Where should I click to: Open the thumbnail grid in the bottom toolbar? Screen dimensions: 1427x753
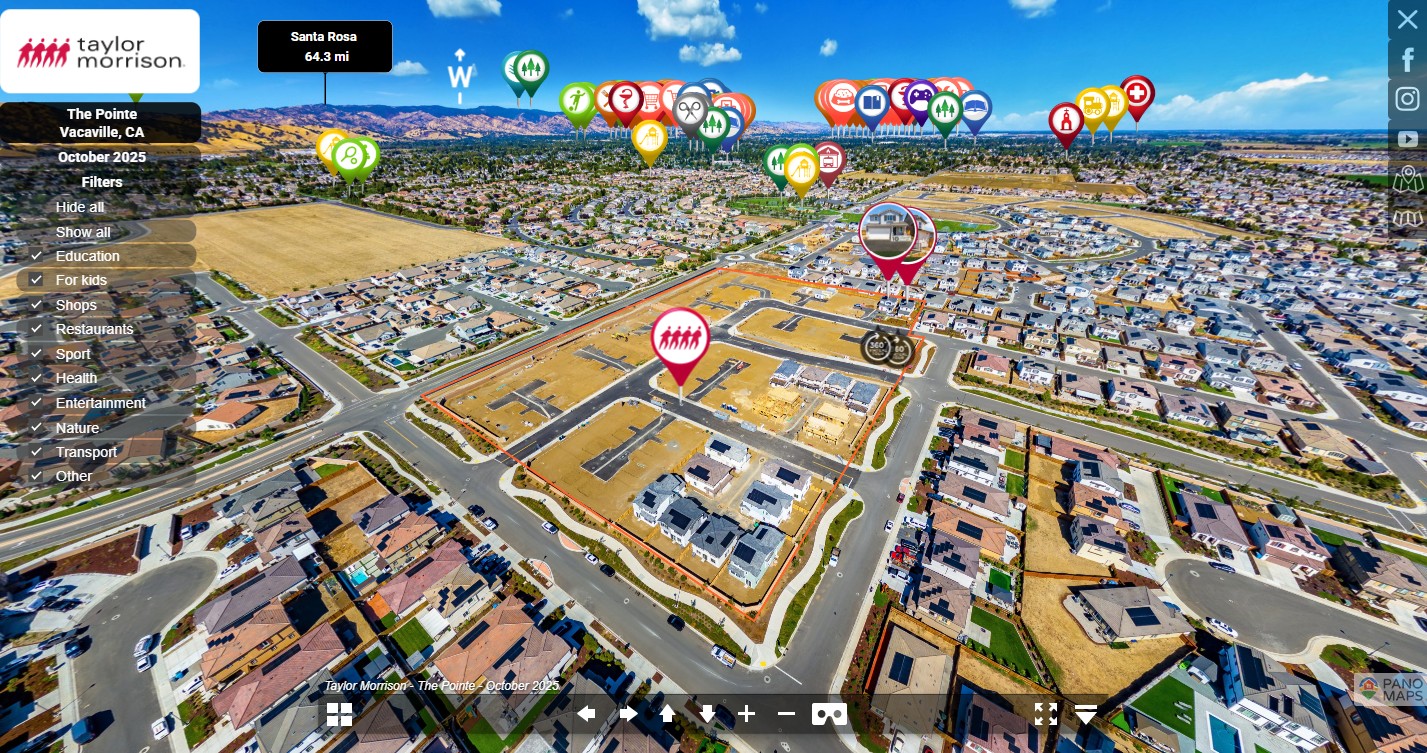click(x=339, y=714)
